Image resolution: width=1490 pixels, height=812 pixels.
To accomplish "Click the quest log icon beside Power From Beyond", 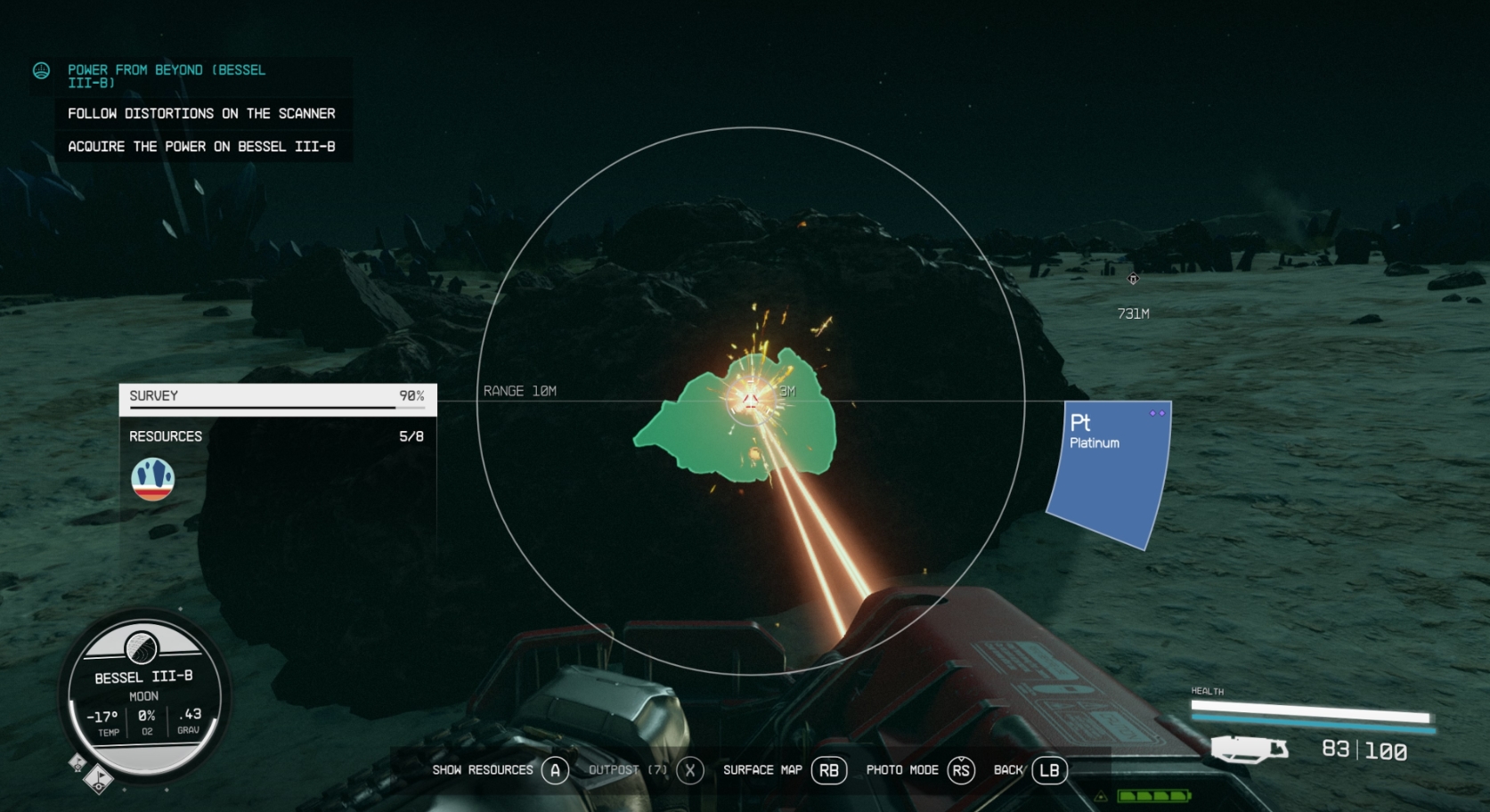I will (x=41, y=70).
